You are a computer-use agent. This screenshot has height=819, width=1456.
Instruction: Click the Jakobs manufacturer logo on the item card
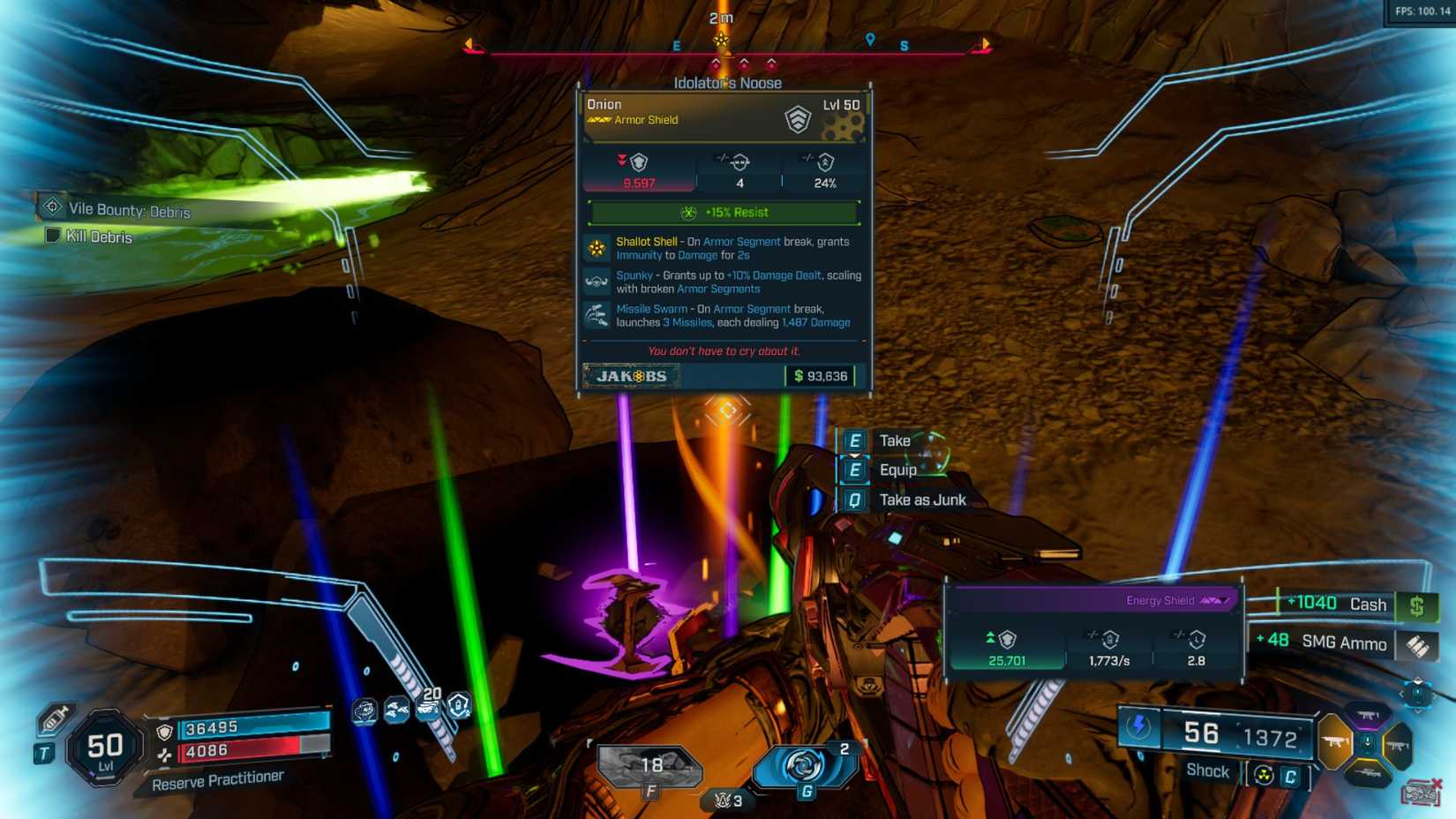[630, 374]
